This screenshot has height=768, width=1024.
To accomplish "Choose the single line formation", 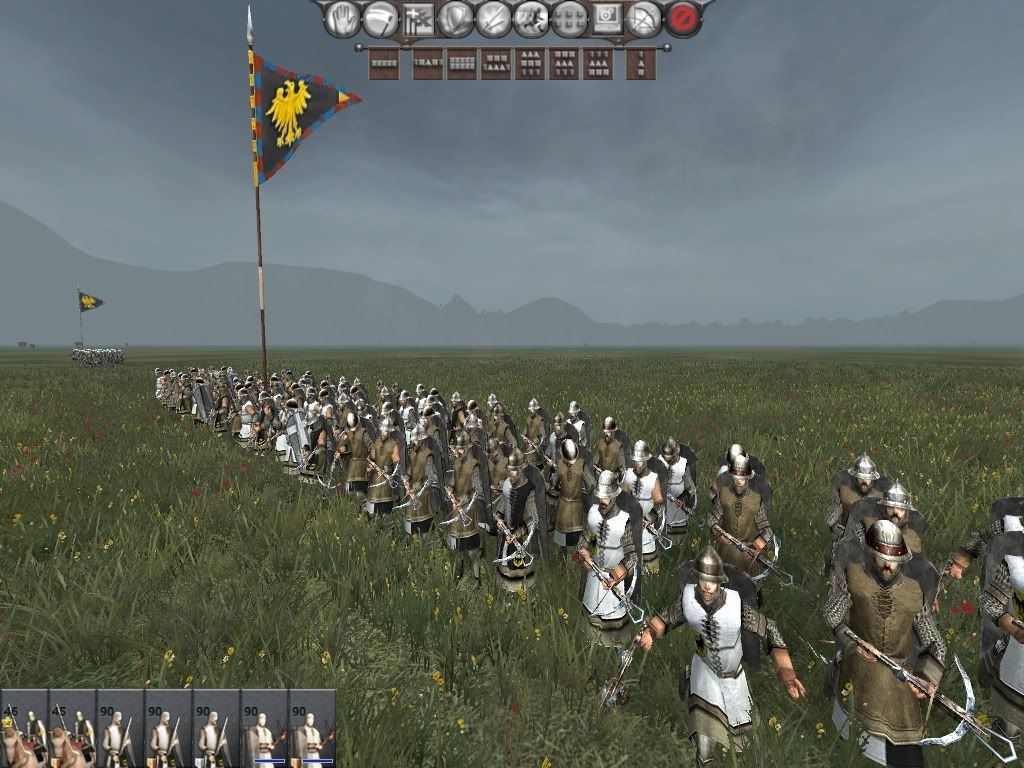I will click(x=383, y=63).
